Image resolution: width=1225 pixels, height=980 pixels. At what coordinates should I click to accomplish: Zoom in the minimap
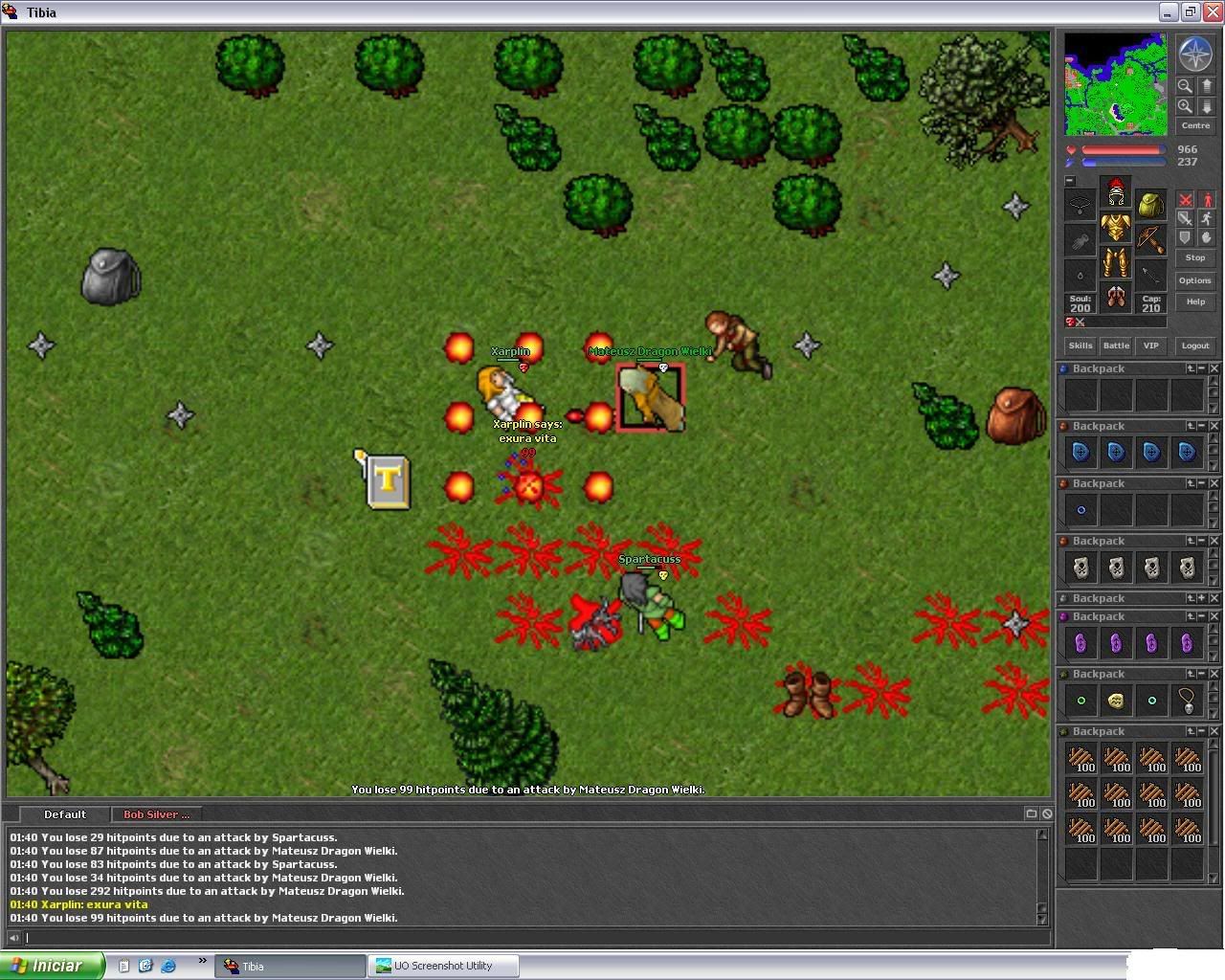click(1185, 106)
